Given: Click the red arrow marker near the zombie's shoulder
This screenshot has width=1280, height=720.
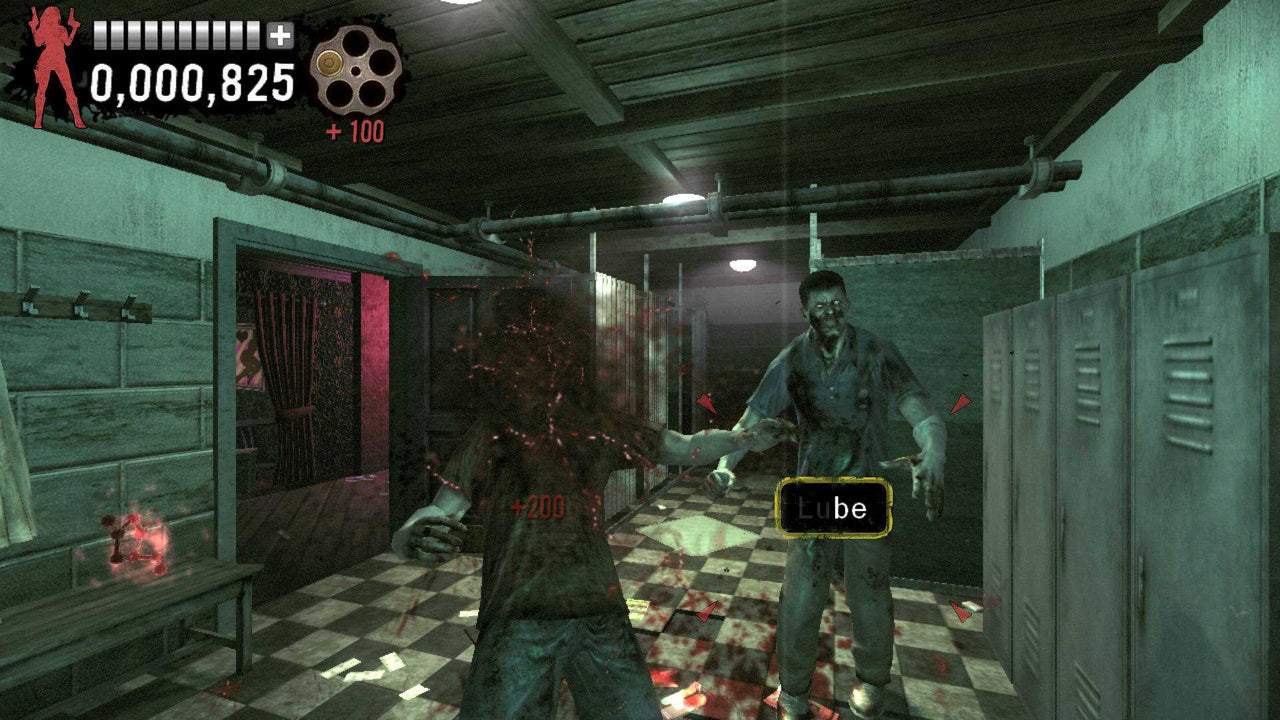Looking at the screenshot, I should tap(960, 402).
